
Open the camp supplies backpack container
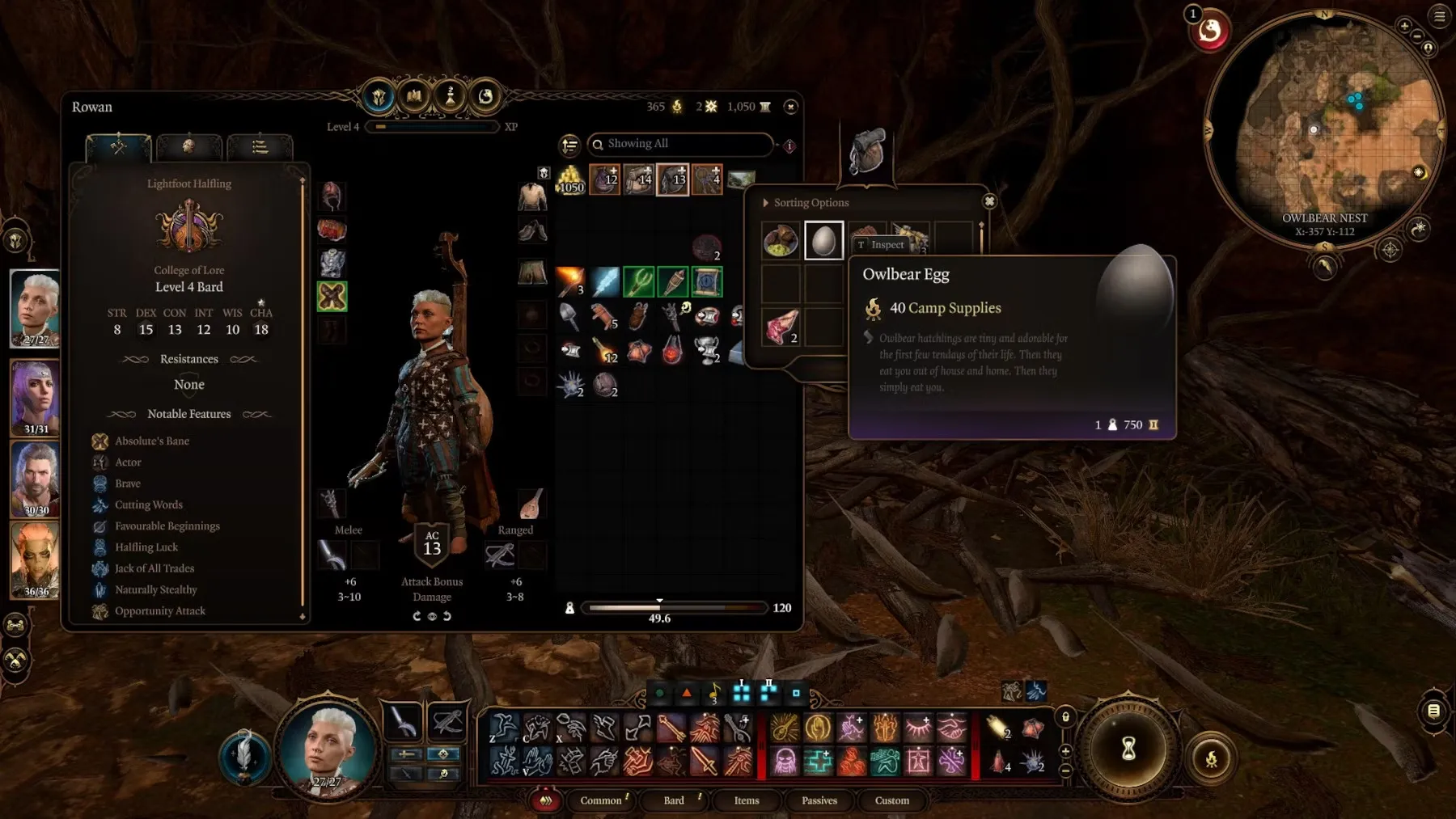point(866,150)
